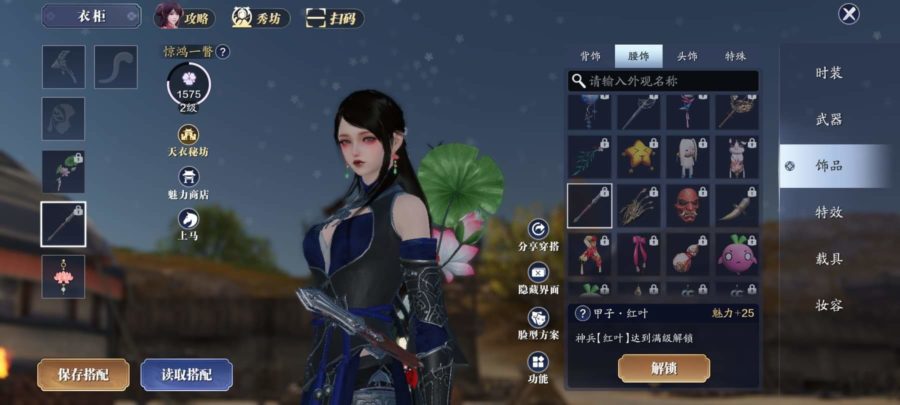900x405 pixels.
Task: Switch to the 特殊 tab
Action: tap(735, 57)
